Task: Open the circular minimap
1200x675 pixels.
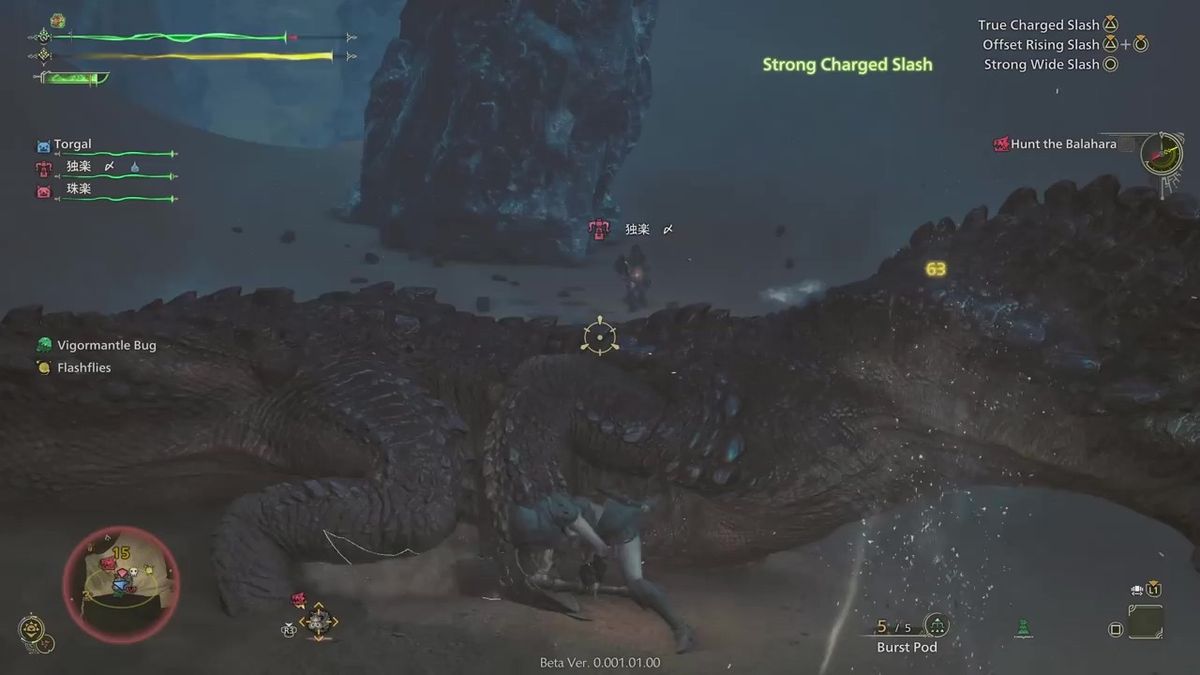Action: 121,583
